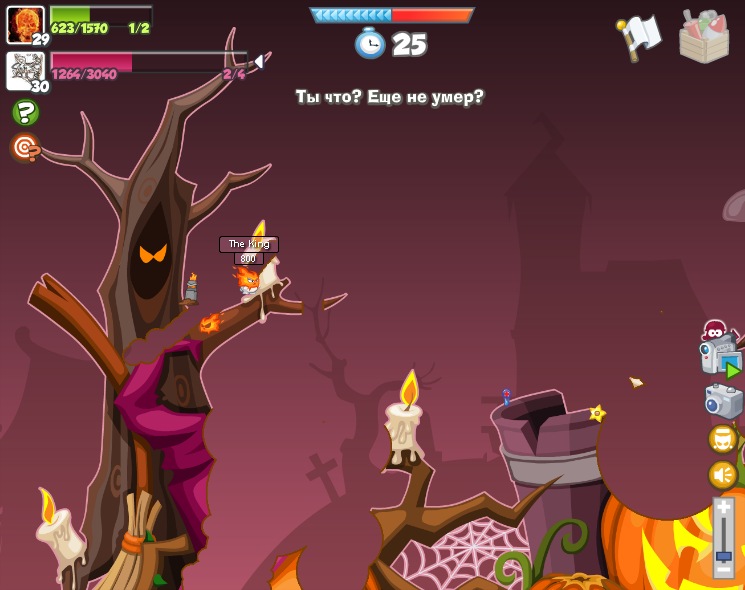The width and height of the screenshot is (745, 590).
Task: Toggle the orange character face button
Action: [722, 438]
